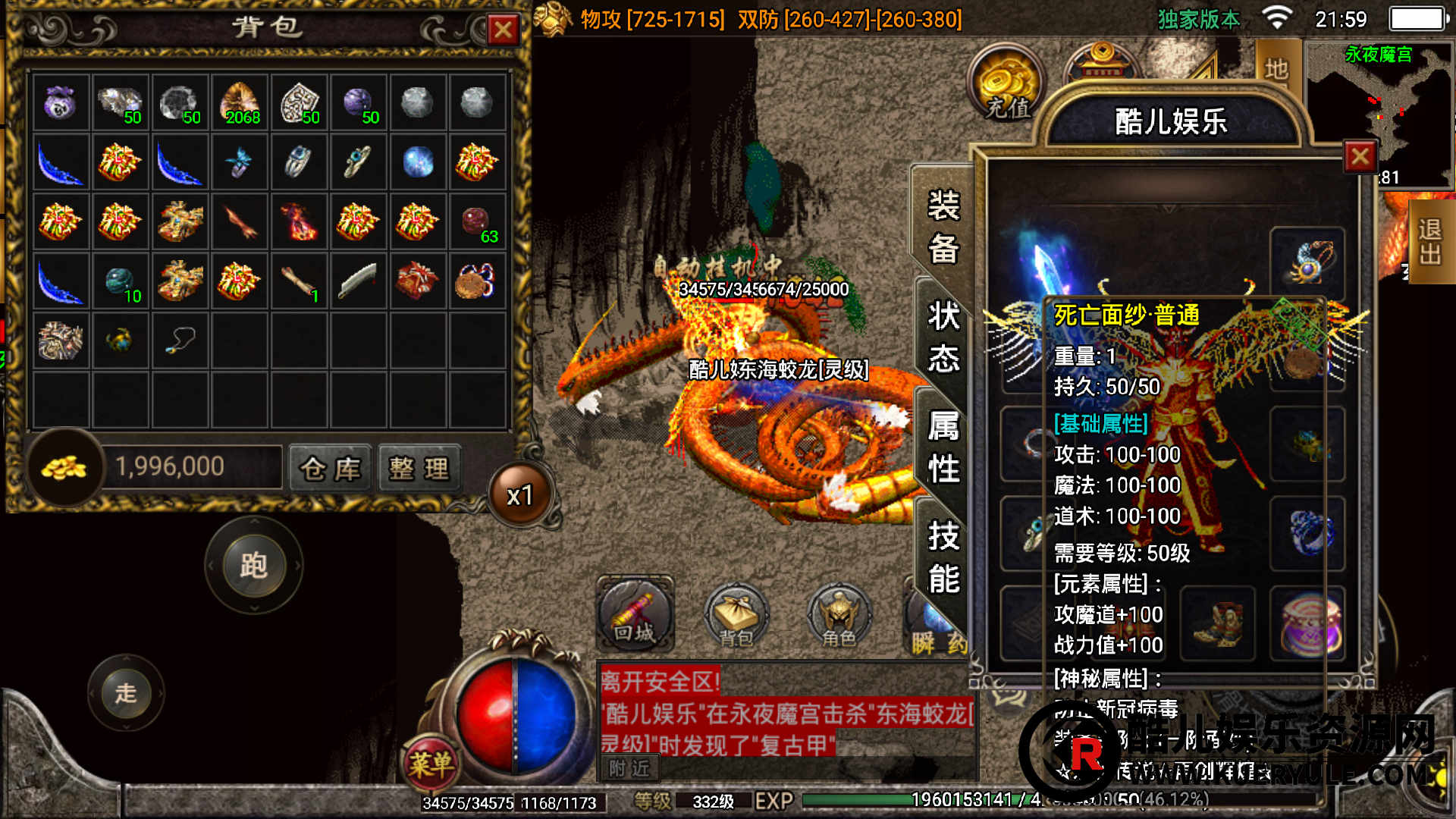Tap the 退出 exit button
The width and height of the screenshot is (1456, 819).
1430,241
